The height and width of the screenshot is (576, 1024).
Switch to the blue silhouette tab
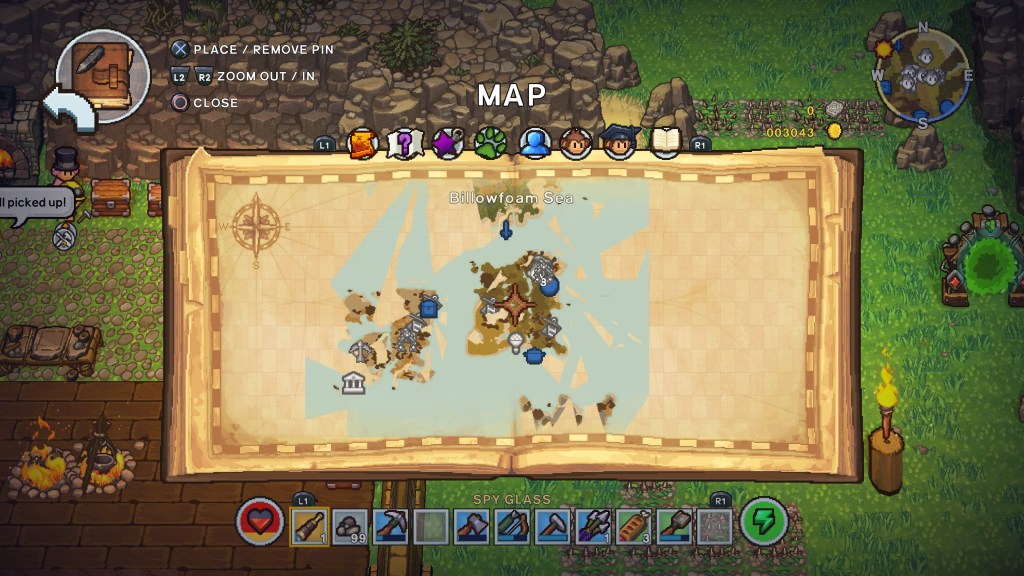click(535, 144)
